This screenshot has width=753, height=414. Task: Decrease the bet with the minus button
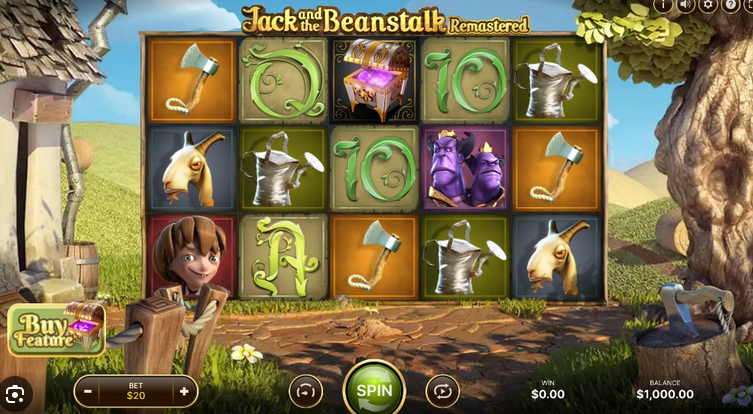tap(88, 391)
